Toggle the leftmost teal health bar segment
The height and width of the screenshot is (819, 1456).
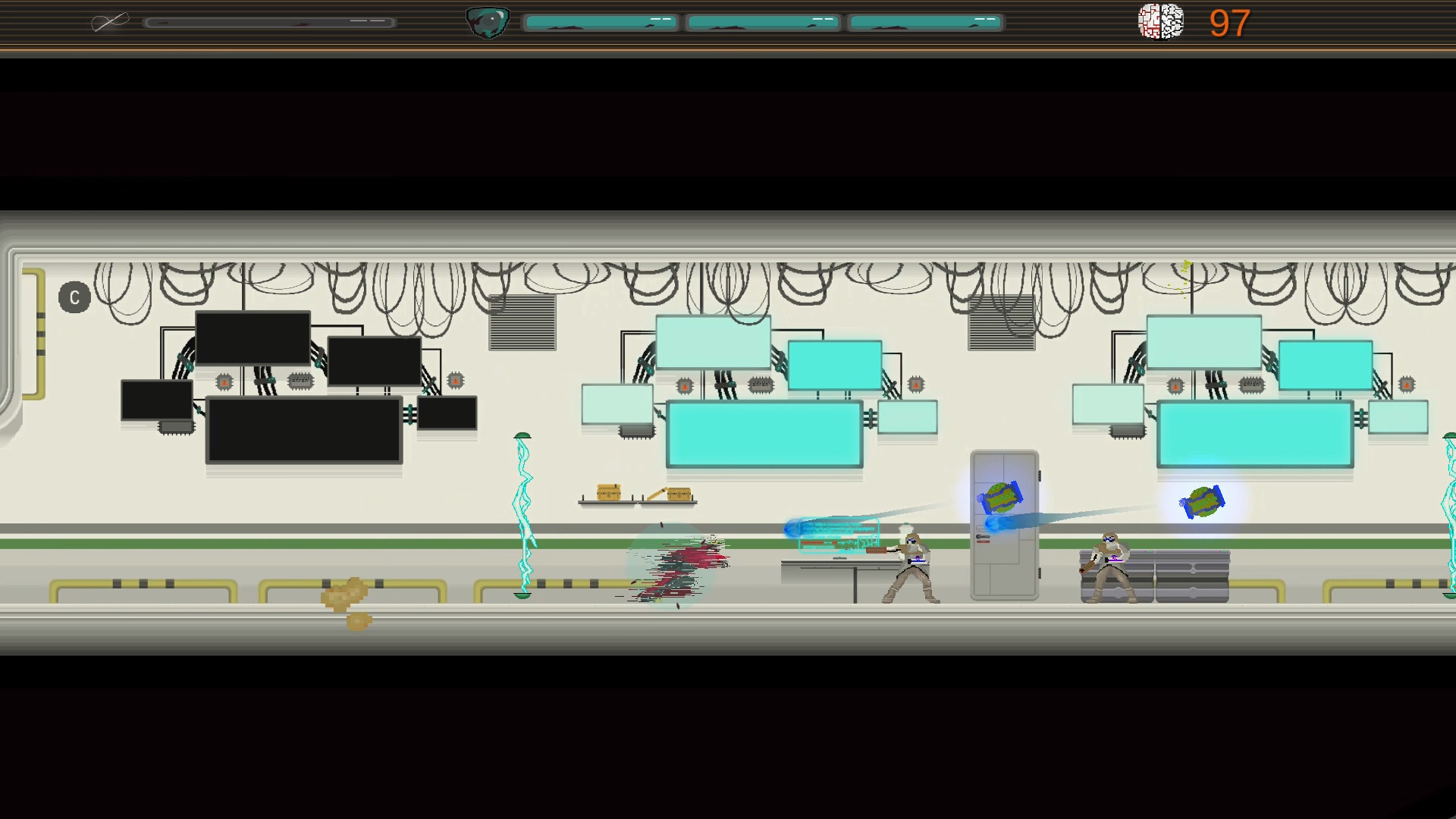[601, 22]
